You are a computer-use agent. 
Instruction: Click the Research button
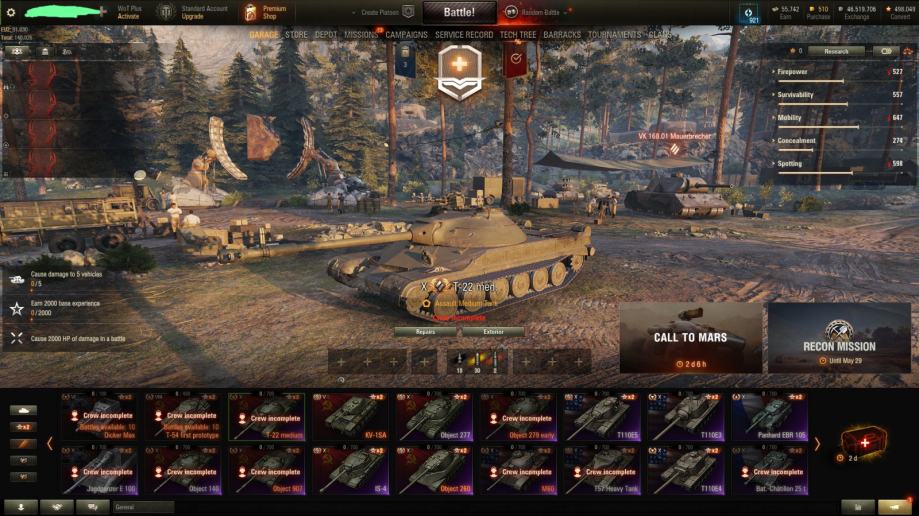click(836, 51)
